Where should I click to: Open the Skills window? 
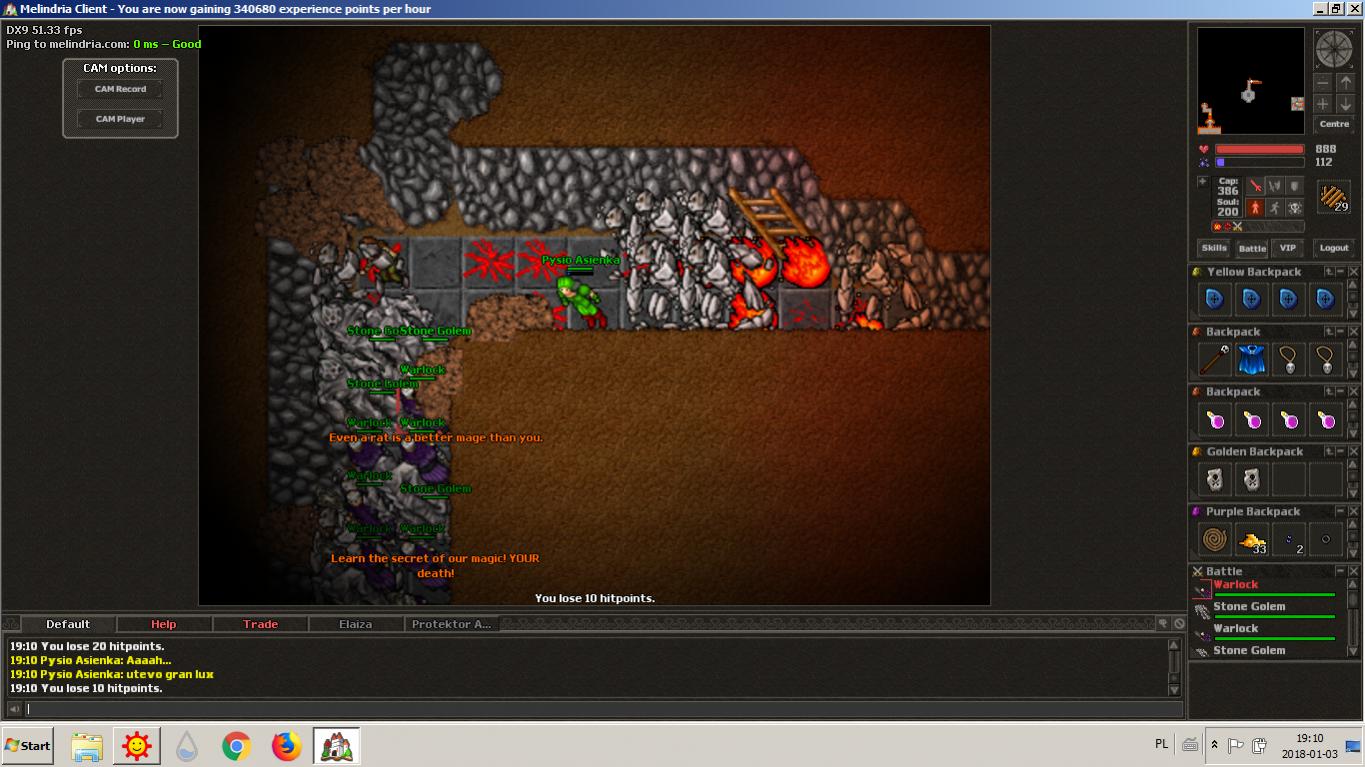click(1214, 248)
